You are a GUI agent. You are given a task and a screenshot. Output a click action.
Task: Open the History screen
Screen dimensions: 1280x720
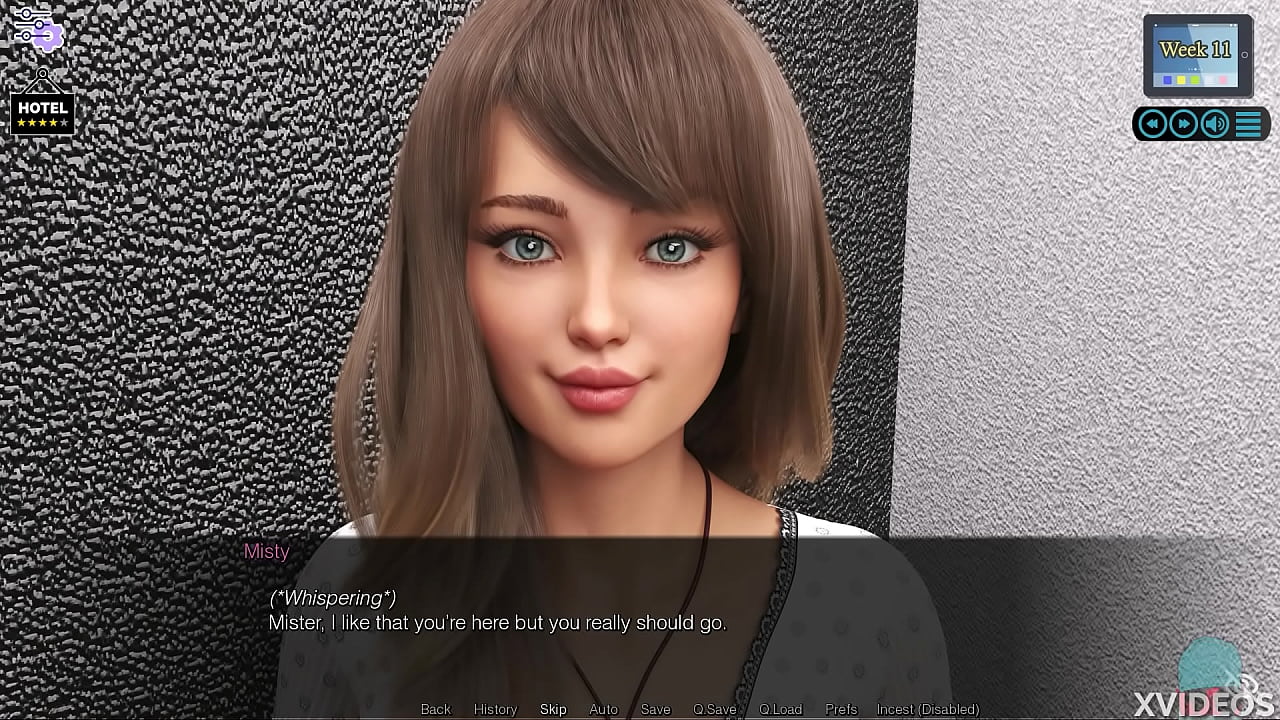point(494,708)
